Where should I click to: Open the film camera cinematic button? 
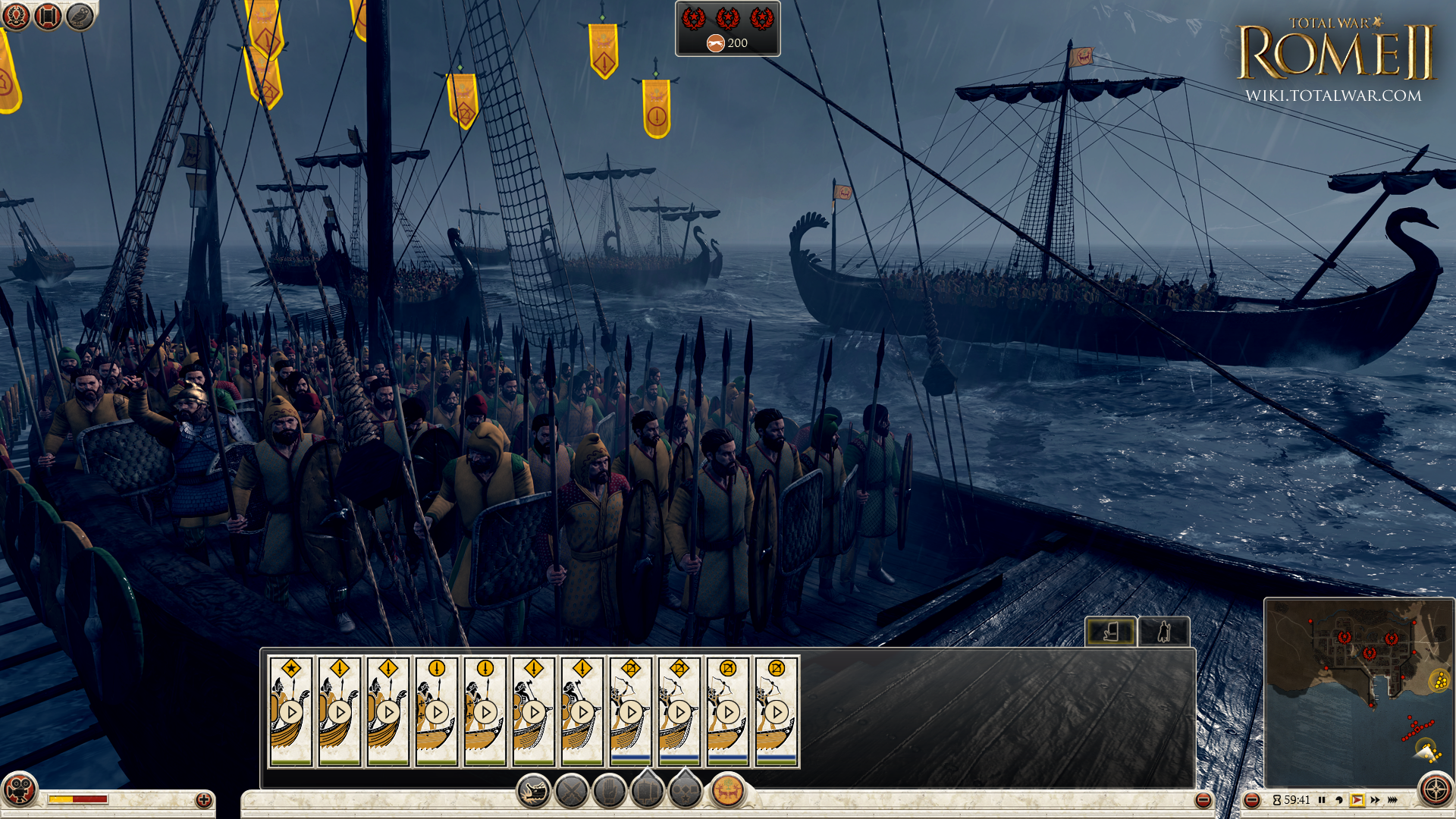coord(20,790)
